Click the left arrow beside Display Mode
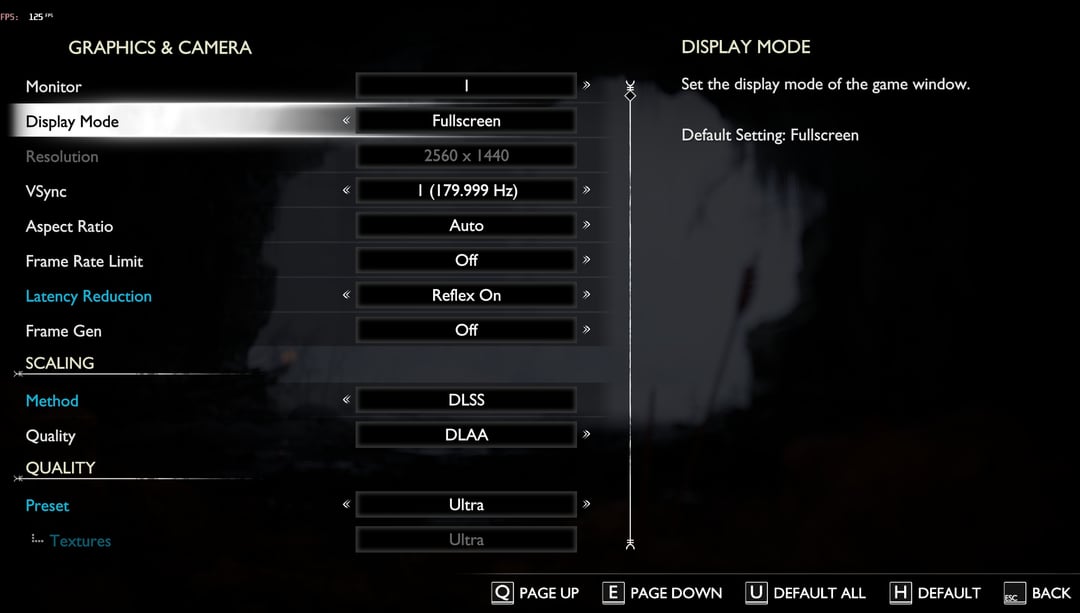 (346, 121)
